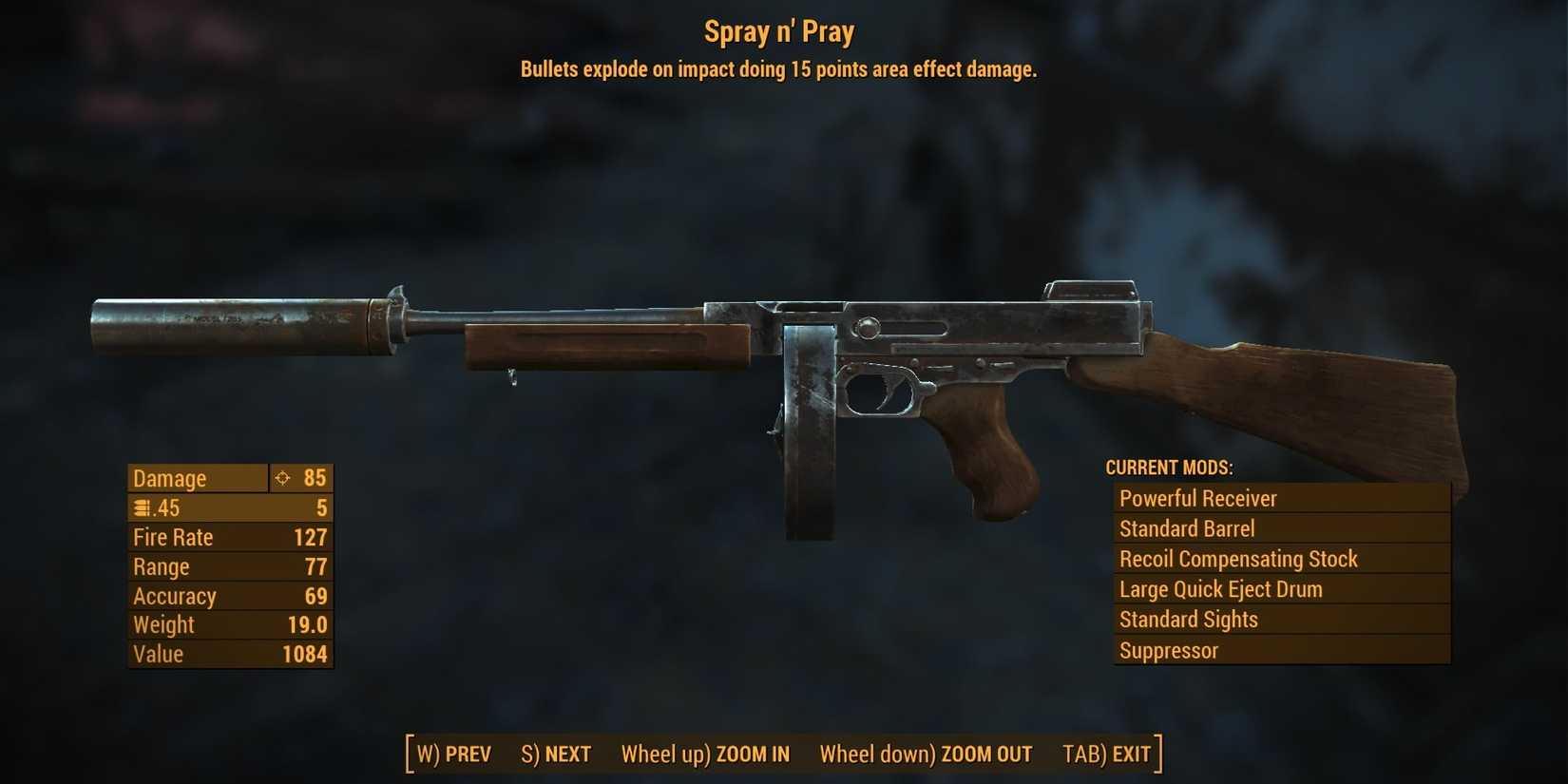The image size is (1568, 784).
Task: Click the ZOOM OUT control
Action: click(x=985, y=754)
